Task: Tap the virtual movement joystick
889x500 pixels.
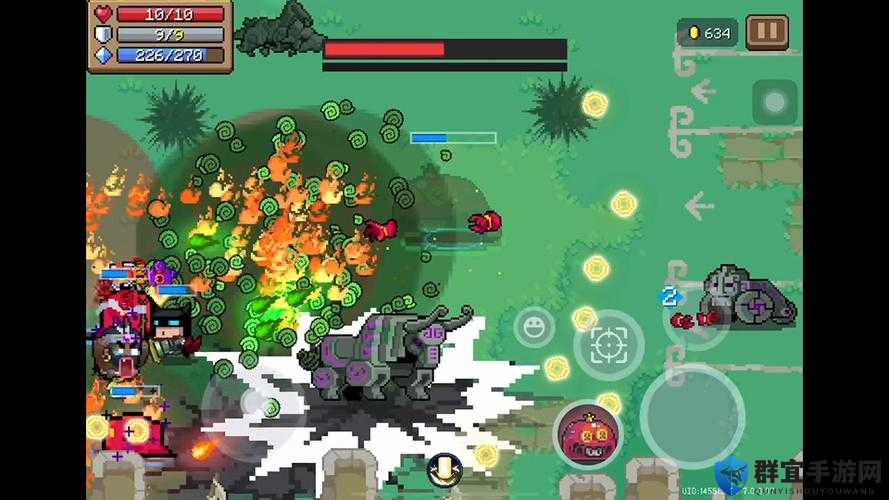Action: pos(253,405)
